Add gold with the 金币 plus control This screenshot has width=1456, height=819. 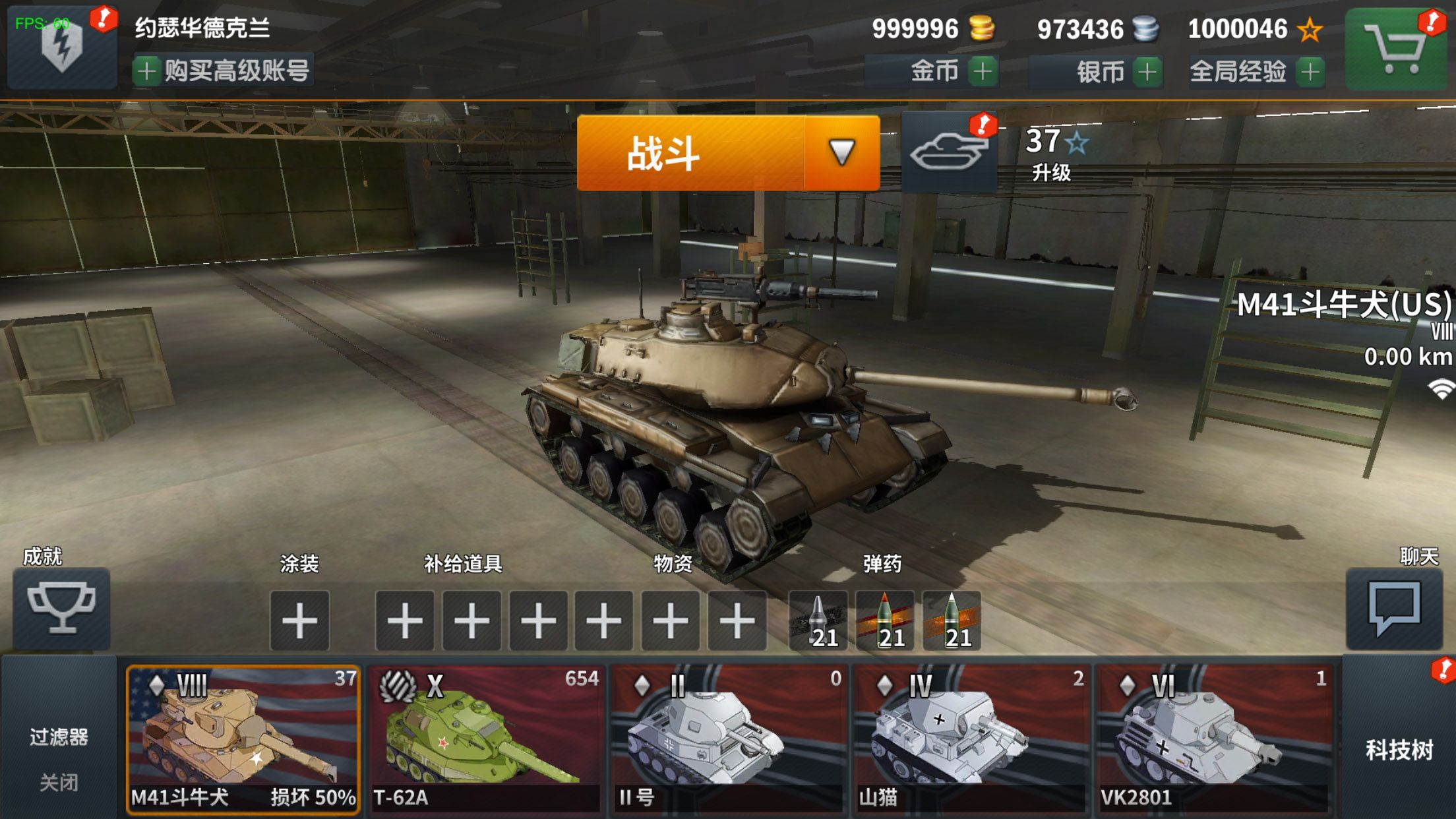click(x=982, y=73)
